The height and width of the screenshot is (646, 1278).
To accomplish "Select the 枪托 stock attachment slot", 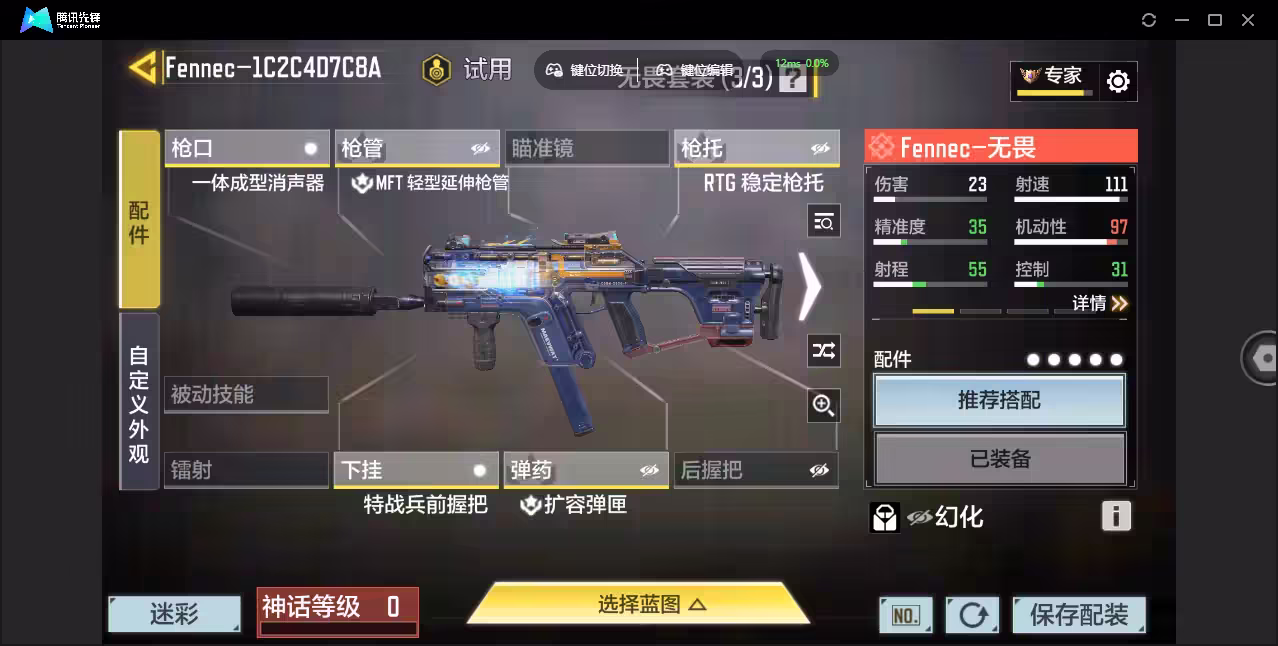I will point(756,148).
